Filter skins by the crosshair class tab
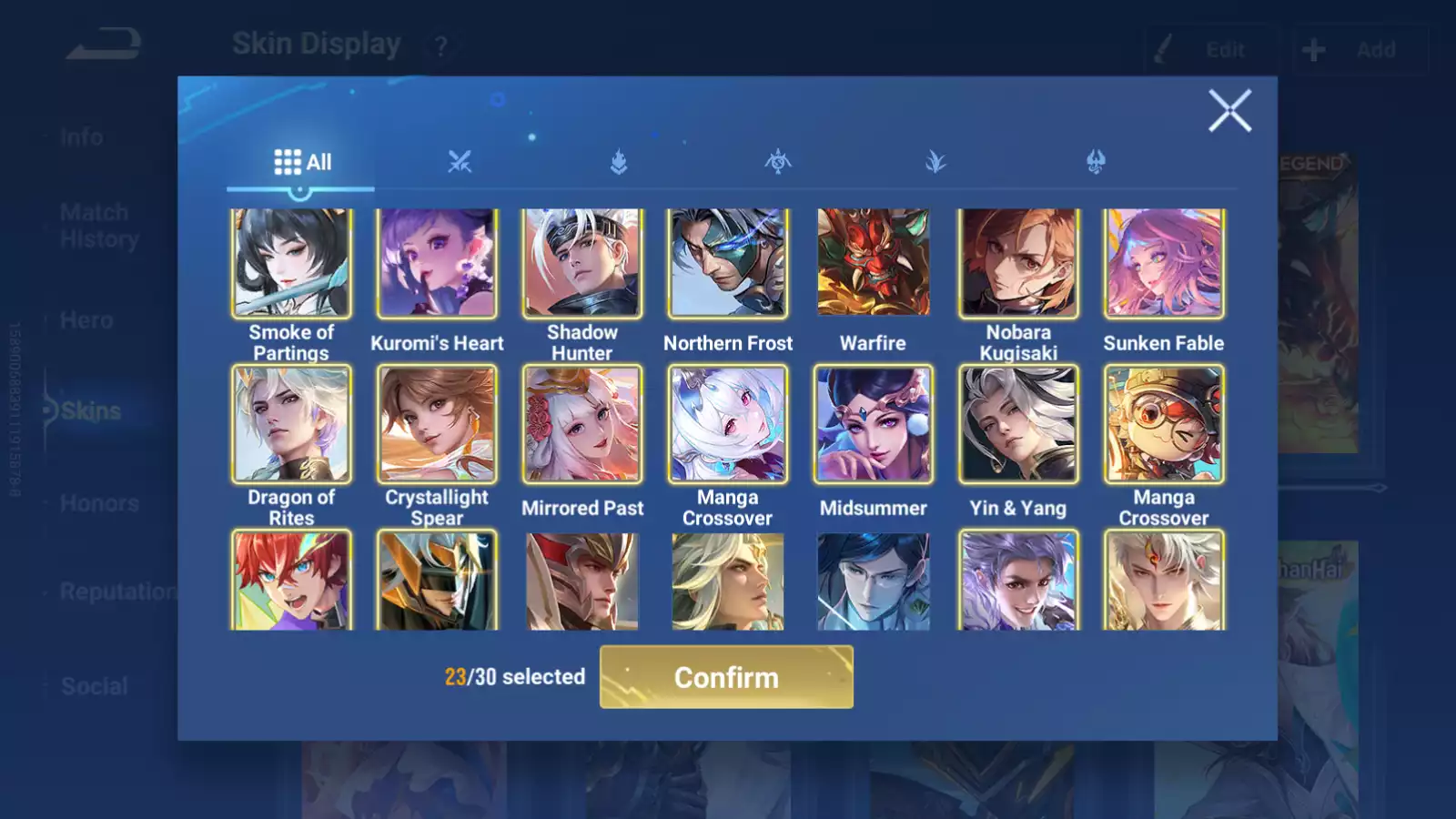The image size is (1456, 819). coord(778,162)
